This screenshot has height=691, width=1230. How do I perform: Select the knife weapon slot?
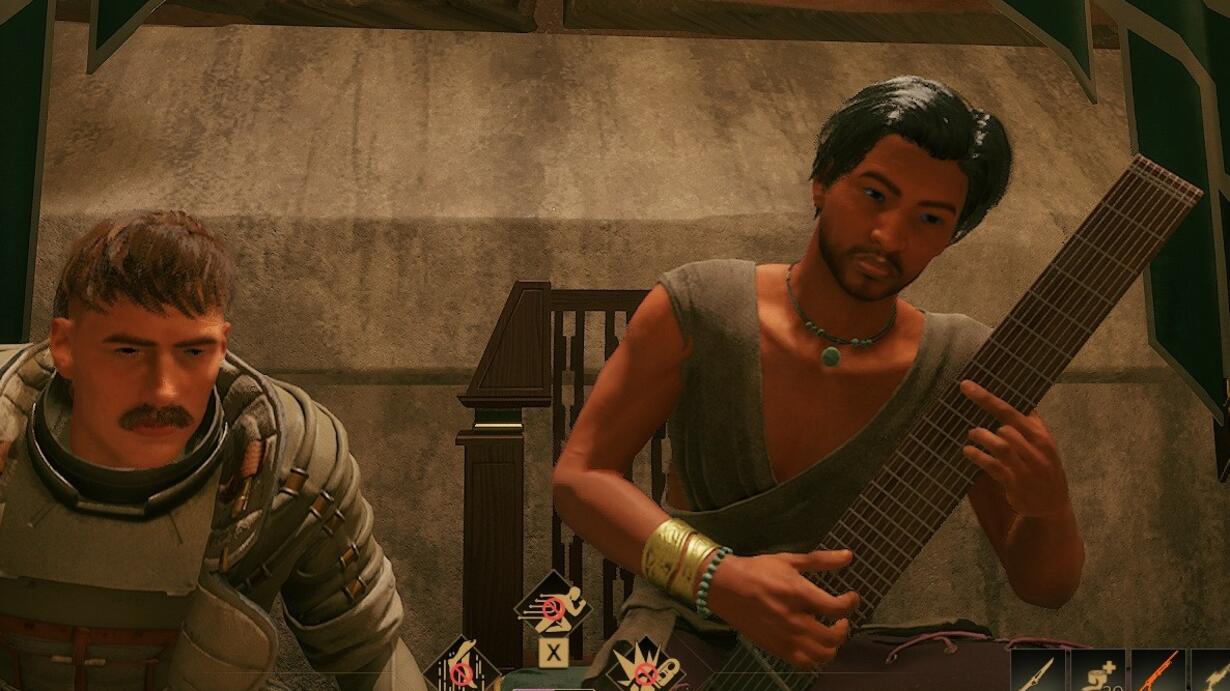coord(1037,671)
